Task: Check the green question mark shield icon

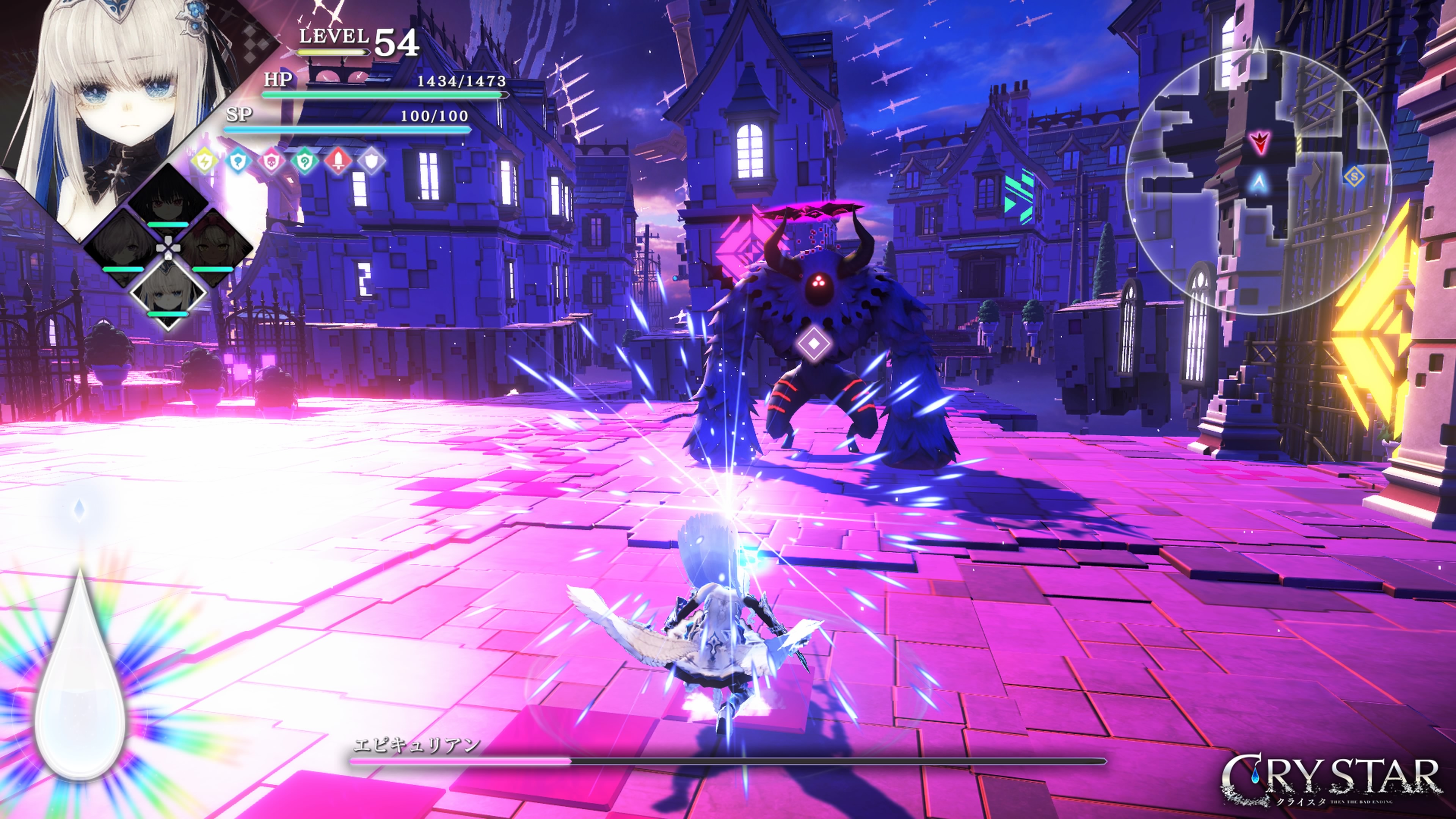Action: (x=304, y=162)
